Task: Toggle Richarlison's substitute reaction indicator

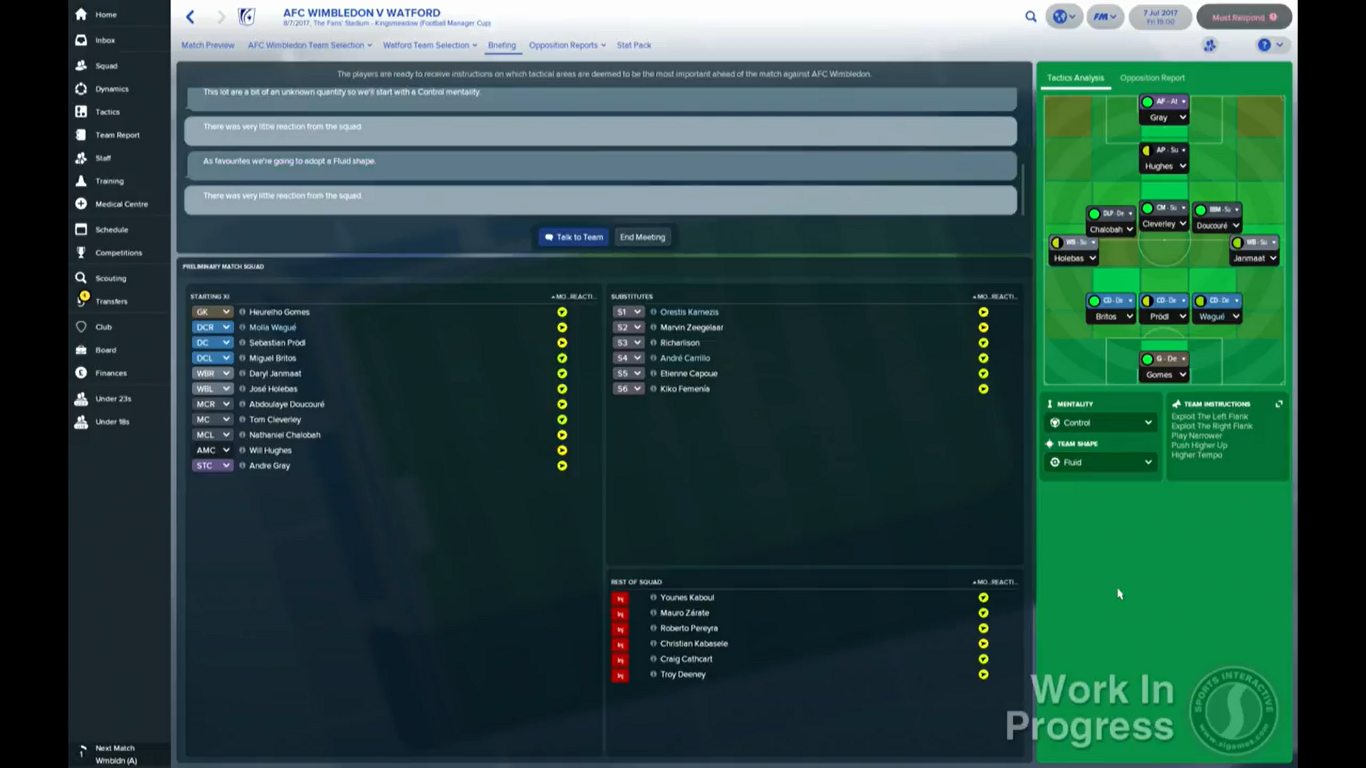Action: click(x=983, y=342)
